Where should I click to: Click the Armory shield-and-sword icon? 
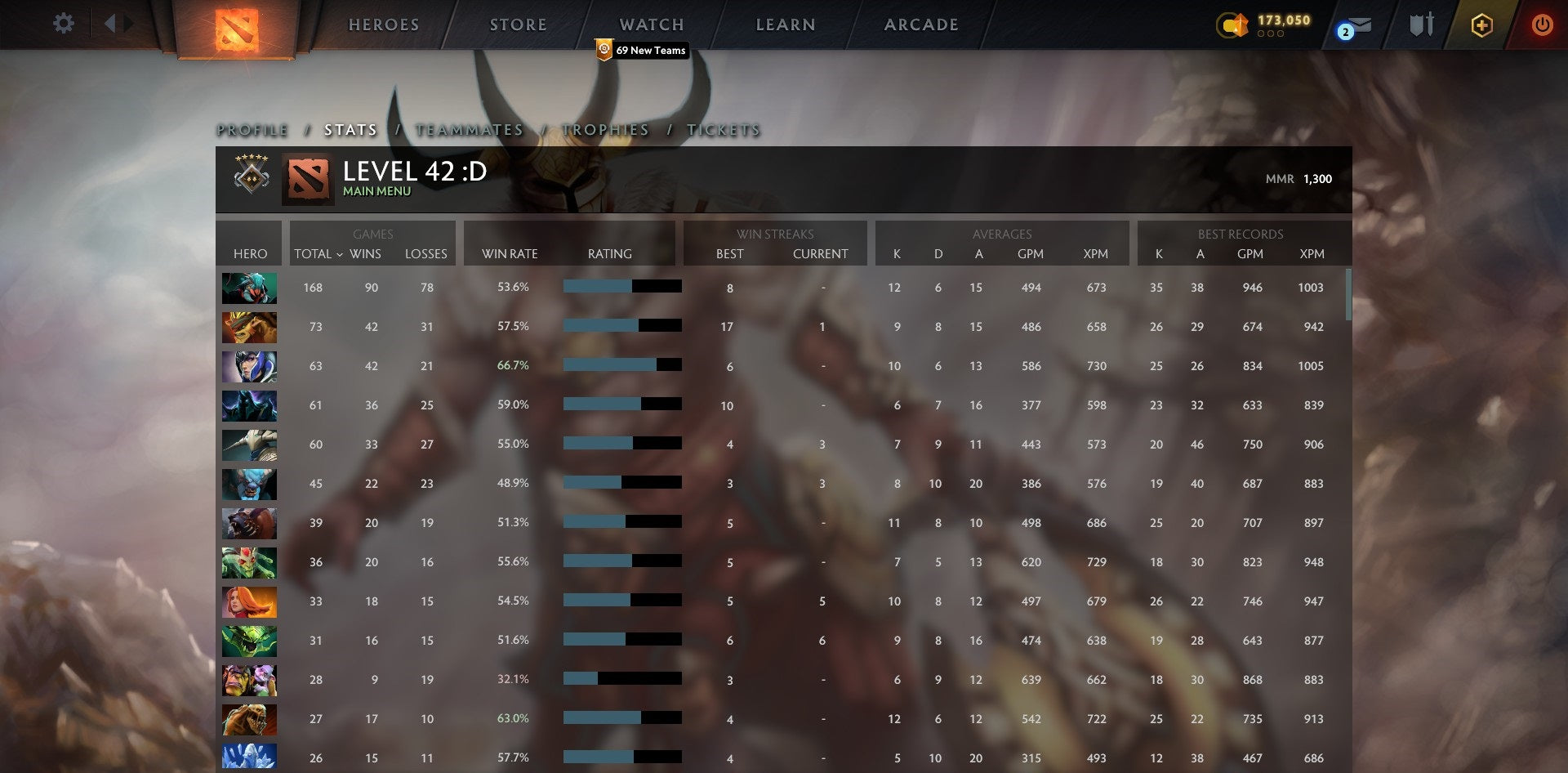click(x=1421, y=25)
